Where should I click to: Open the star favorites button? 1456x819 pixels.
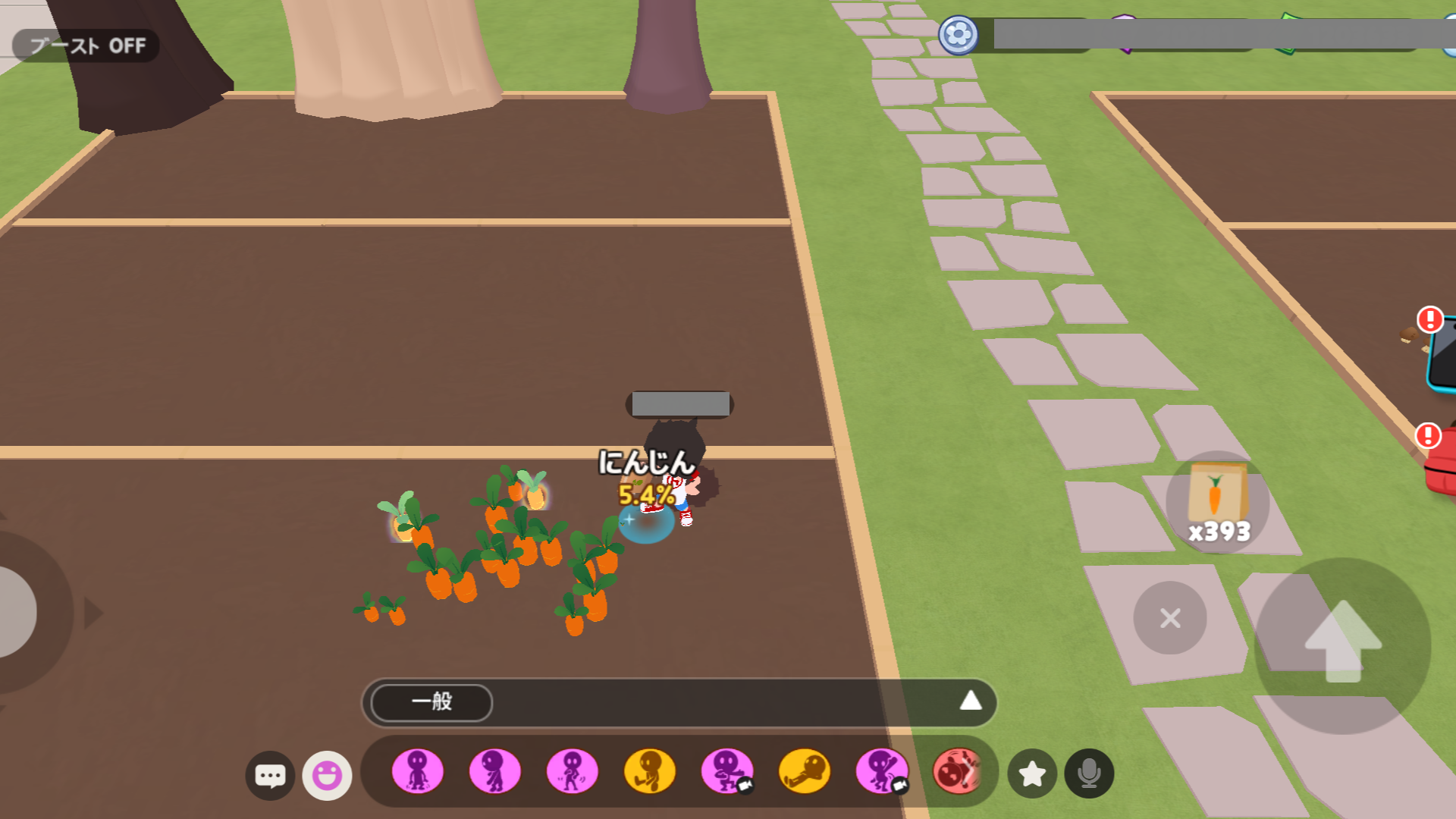point(1031,773)
